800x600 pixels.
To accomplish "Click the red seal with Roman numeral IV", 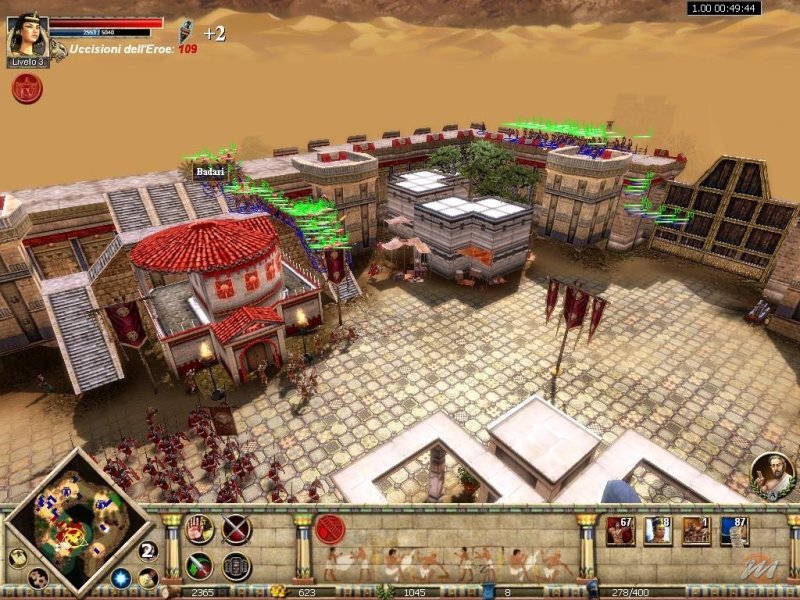I will coord(26,88).
